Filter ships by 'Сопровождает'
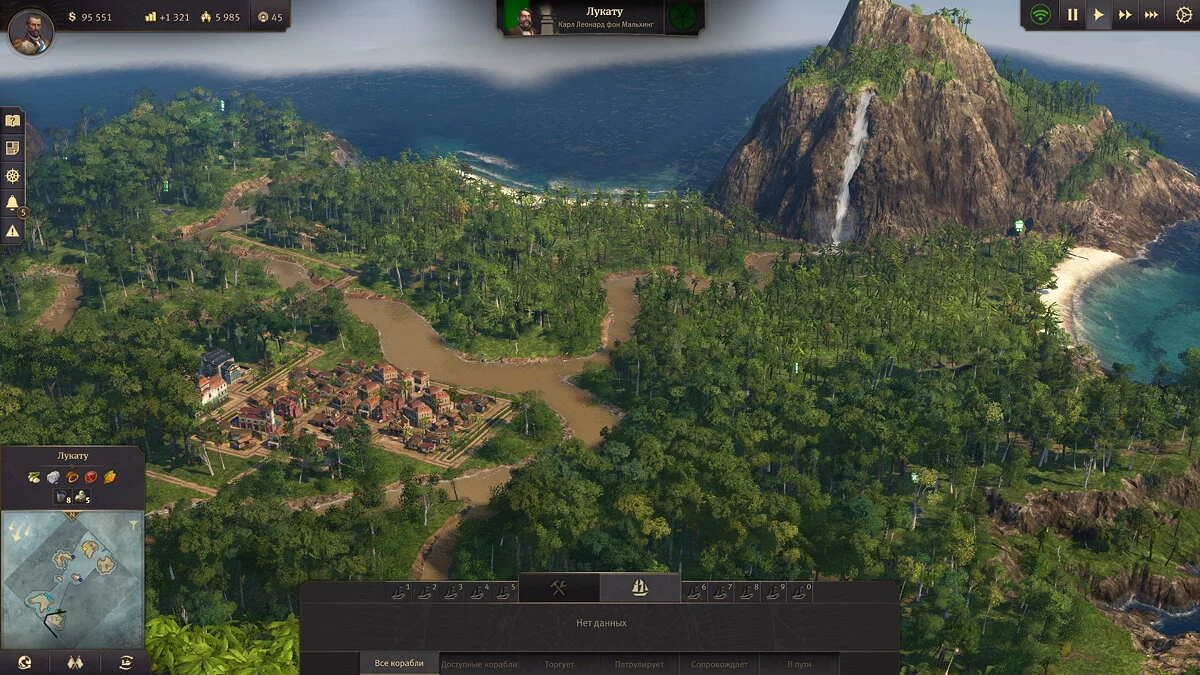This screenshot has width=1200, height=675. click(x=719, y=663)
